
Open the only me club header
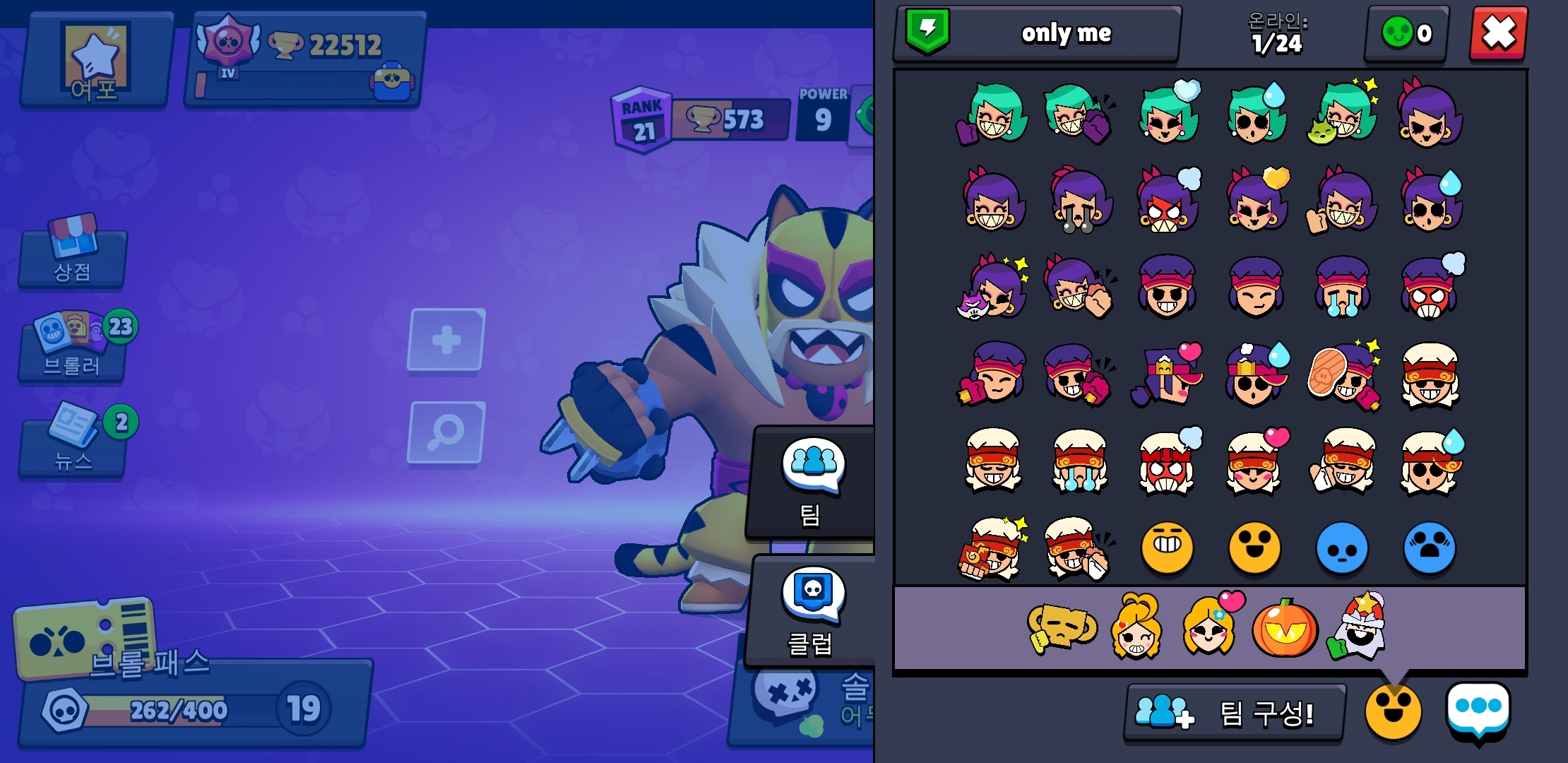click(x=1037, y=33)
